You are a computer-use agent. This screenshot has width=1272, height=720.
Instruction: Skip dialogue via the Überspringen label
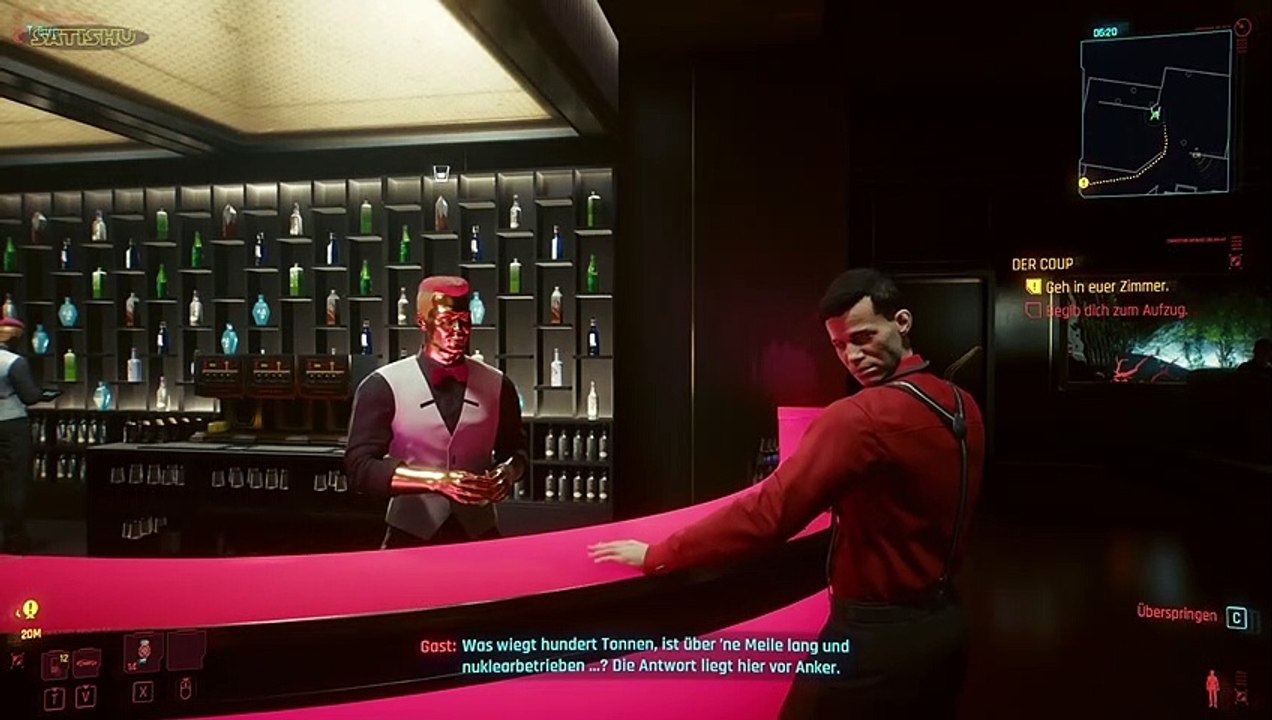coord(1176,613)
